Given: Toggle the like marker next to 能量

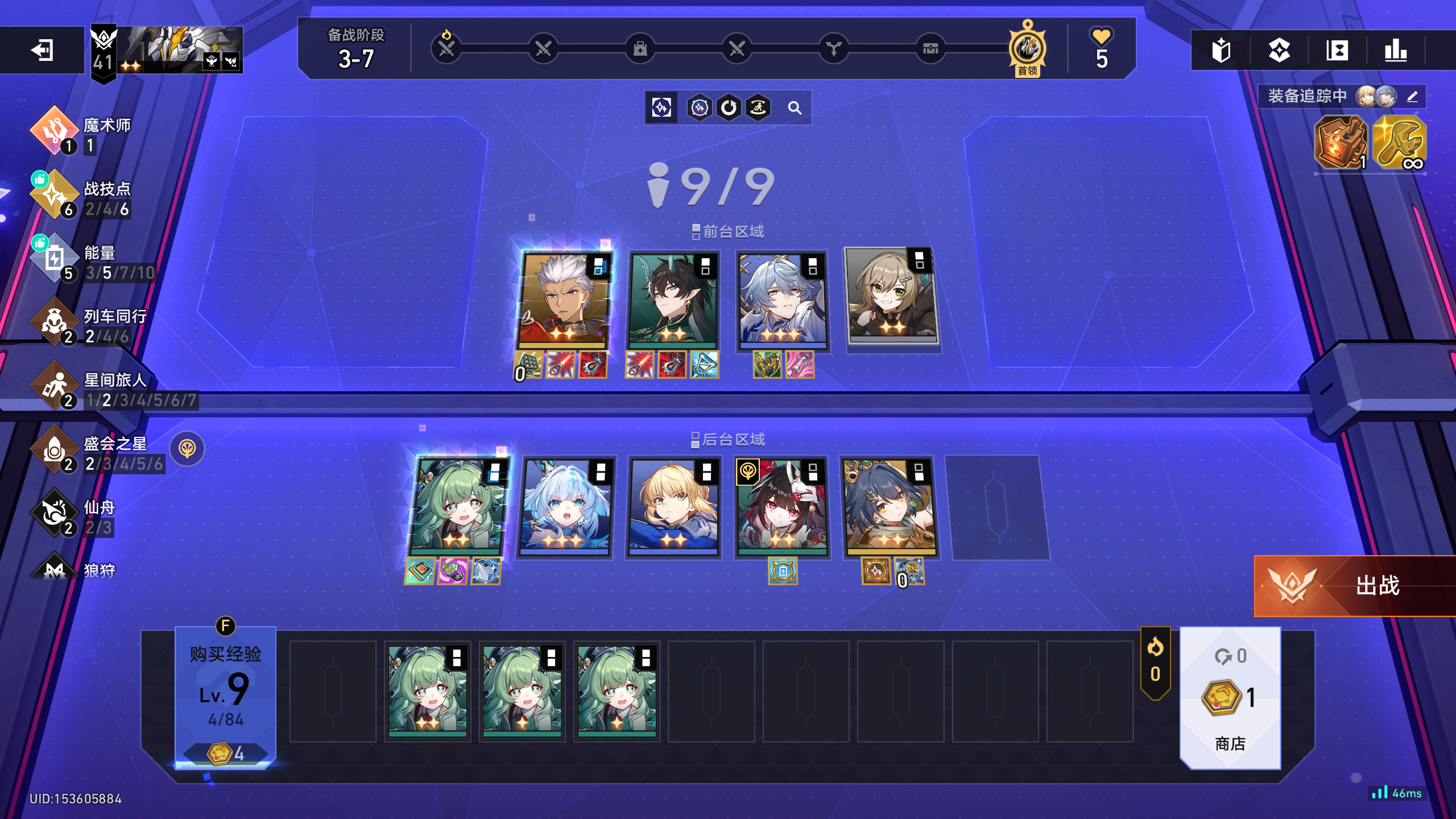Looking at the screenshot, I should click(42, 243).
